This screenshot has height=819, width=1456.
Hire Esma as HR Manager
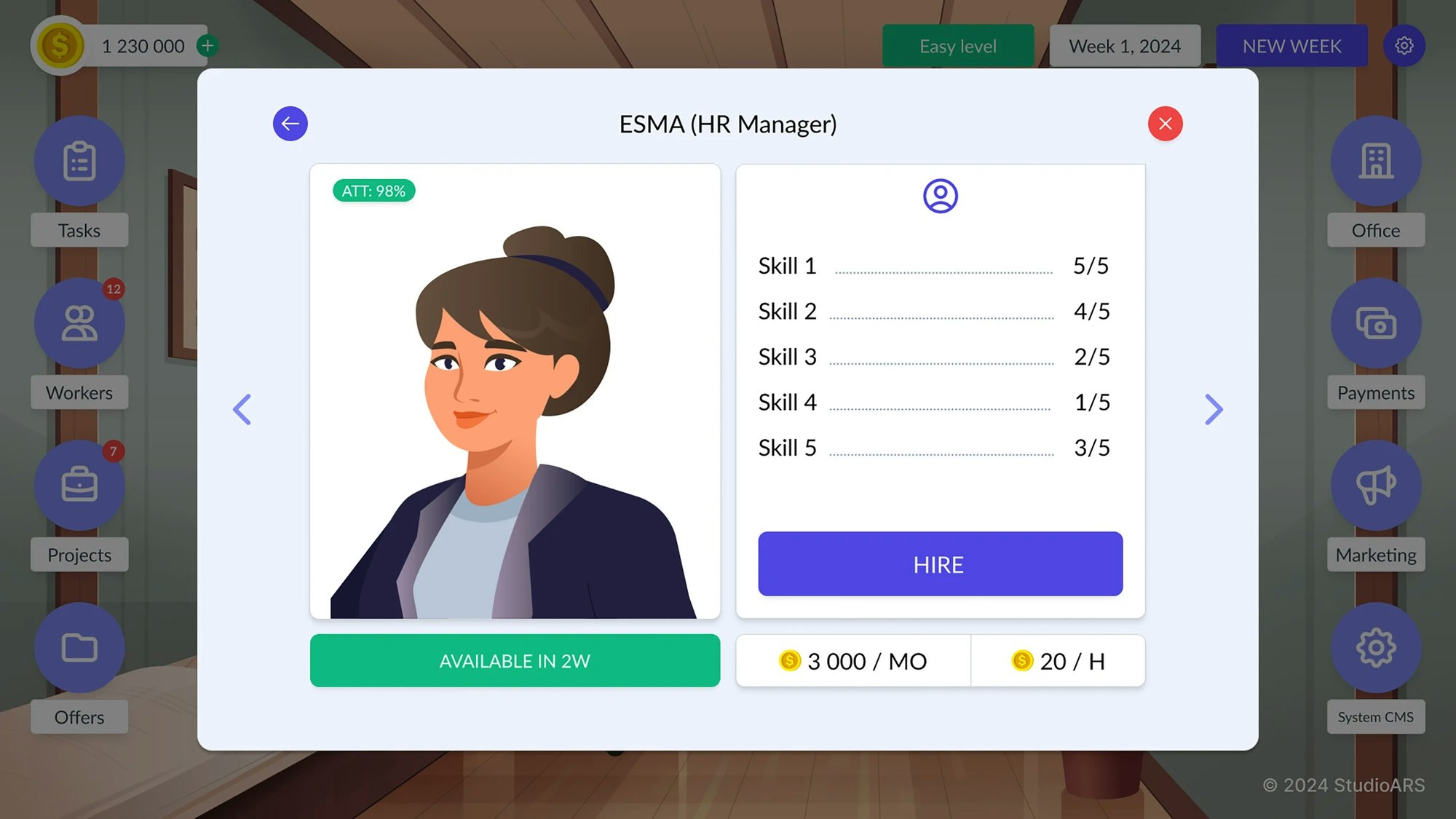pyautogui.click(x=939, y=563)
